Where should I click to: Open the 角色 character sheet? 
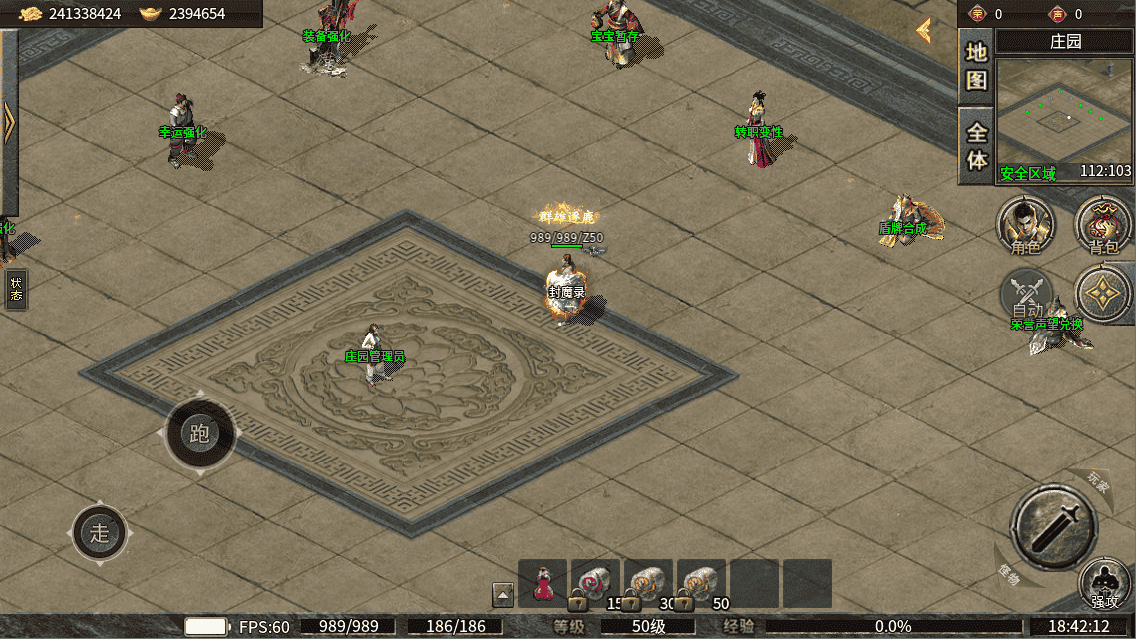[x=1025, y=224]
